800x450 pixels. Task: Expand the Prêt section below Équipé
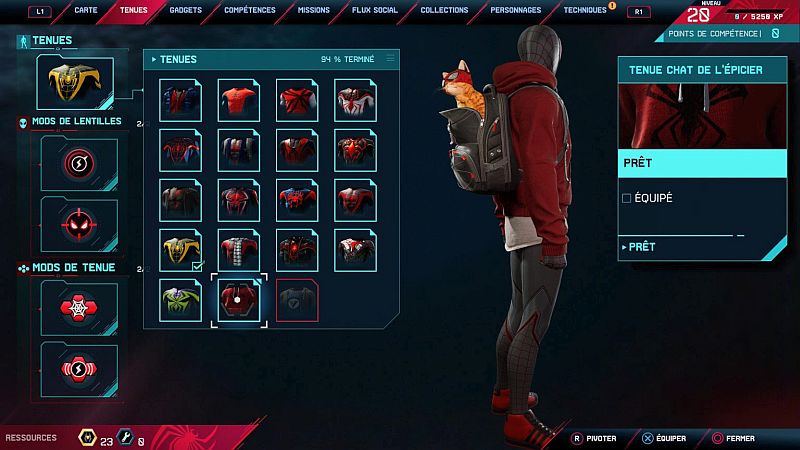(x=640, y=246)
